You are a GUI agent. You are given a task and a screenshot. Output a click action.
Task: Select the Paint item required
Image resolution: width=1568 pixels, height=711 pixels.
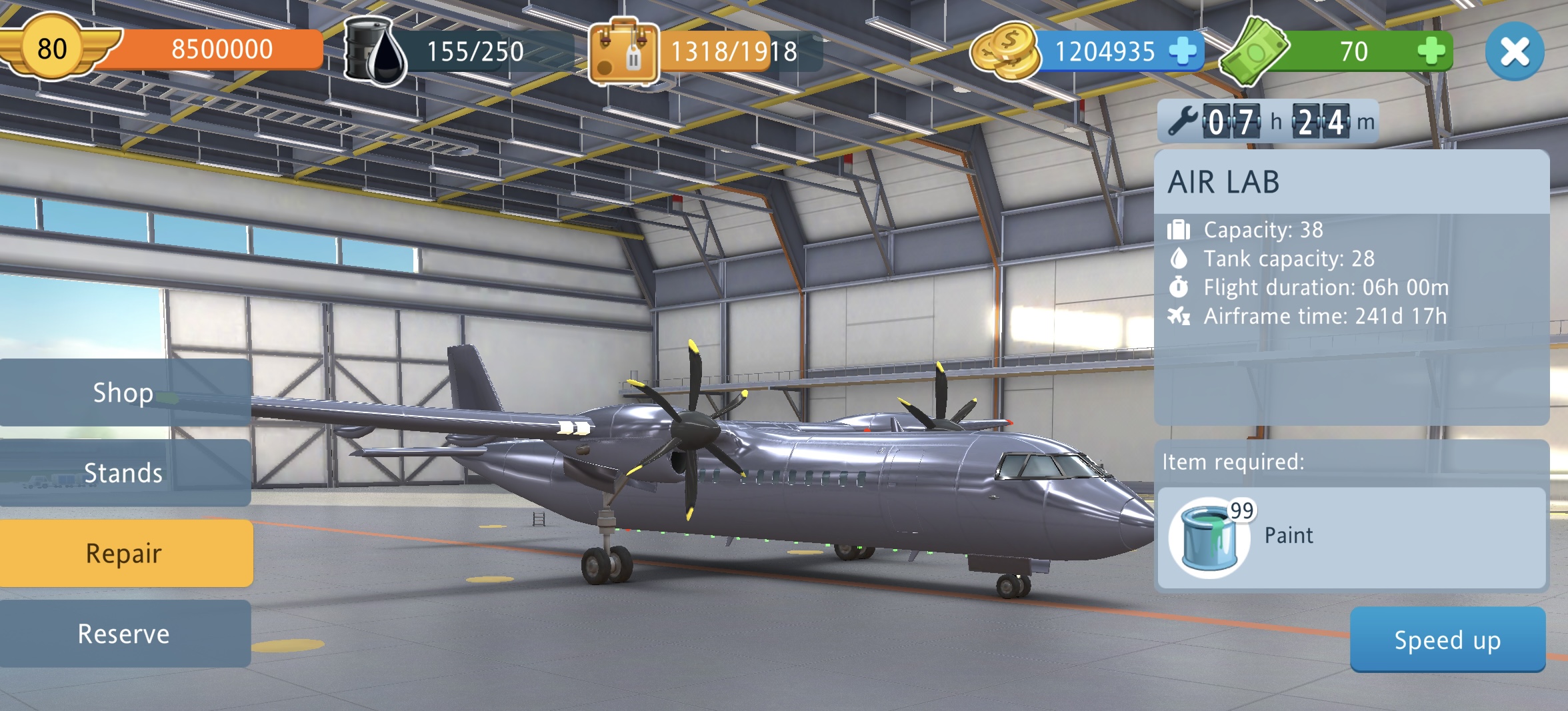(x=1209, y=537)
